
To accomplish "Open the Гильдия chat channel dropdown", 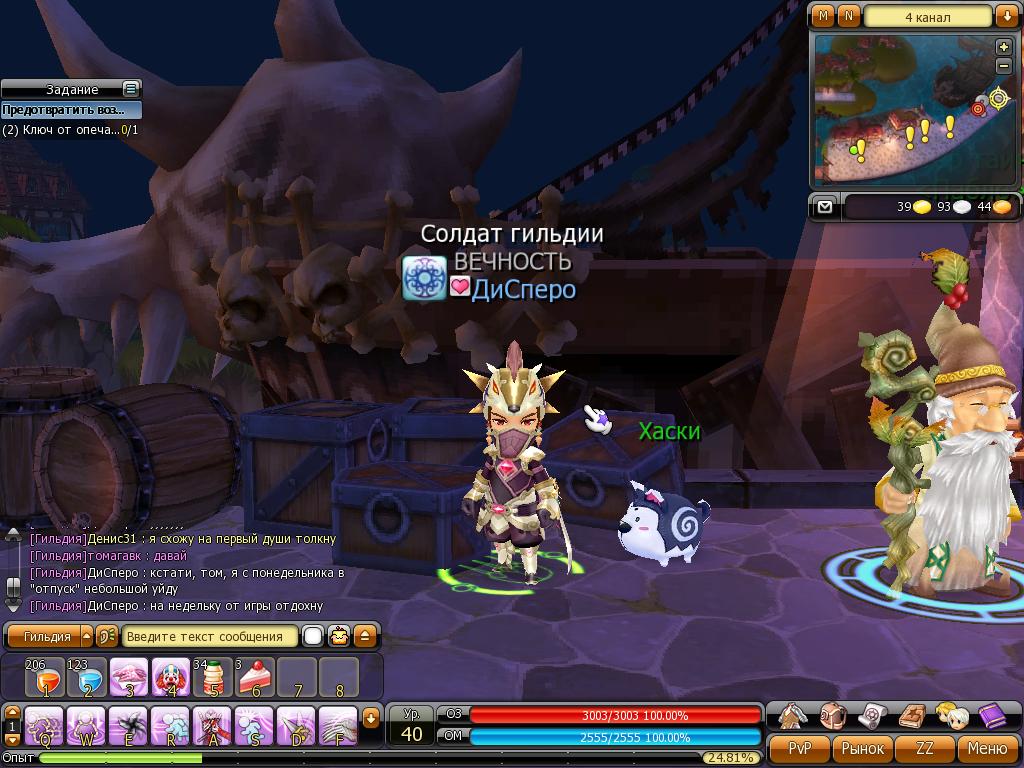I will [x=87, y=636].
